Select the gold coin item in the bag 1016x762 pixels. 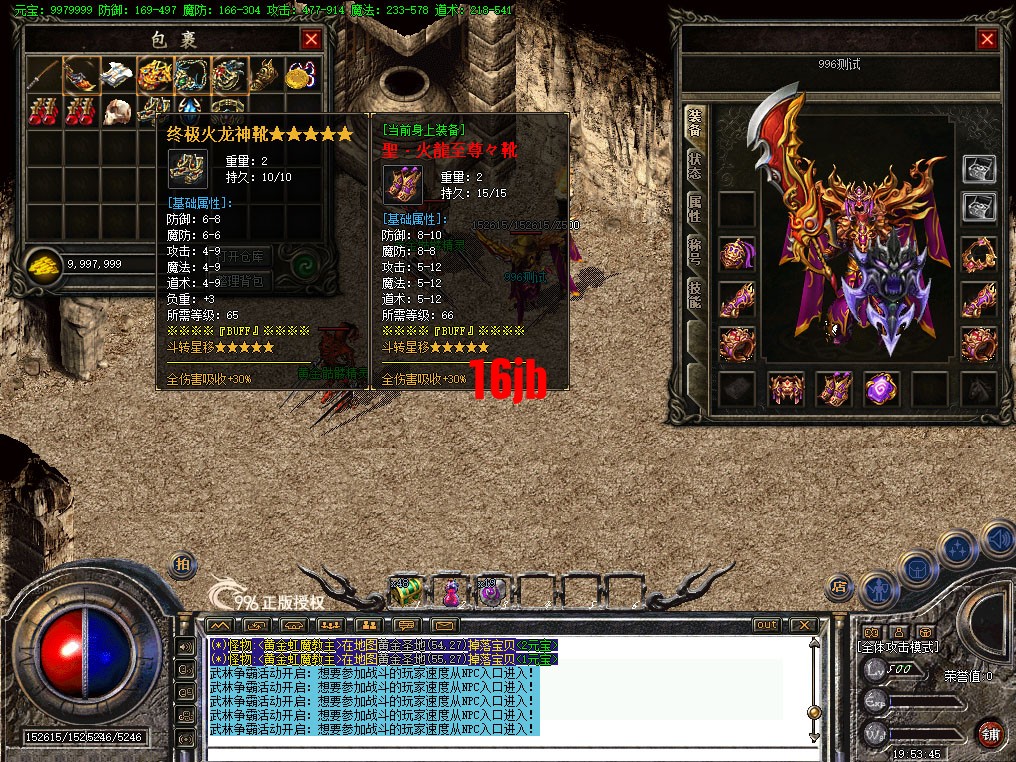click(300, 73)
